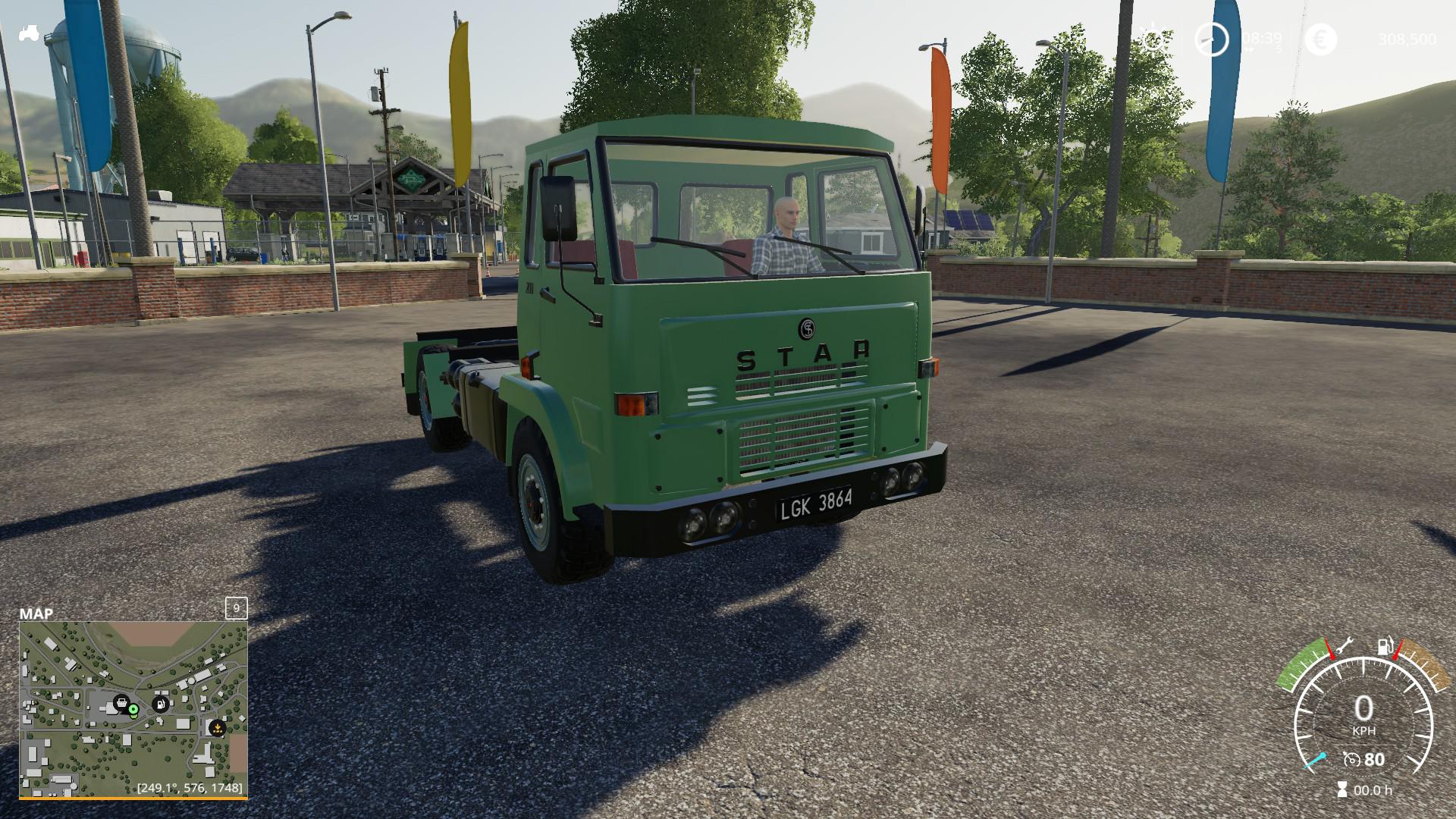Image resolution: width=1456 pixels, height=819 pixels.
Task: Toggle the green player marker on the minimap
Action: pyautogui.click(x=133, y=710)
